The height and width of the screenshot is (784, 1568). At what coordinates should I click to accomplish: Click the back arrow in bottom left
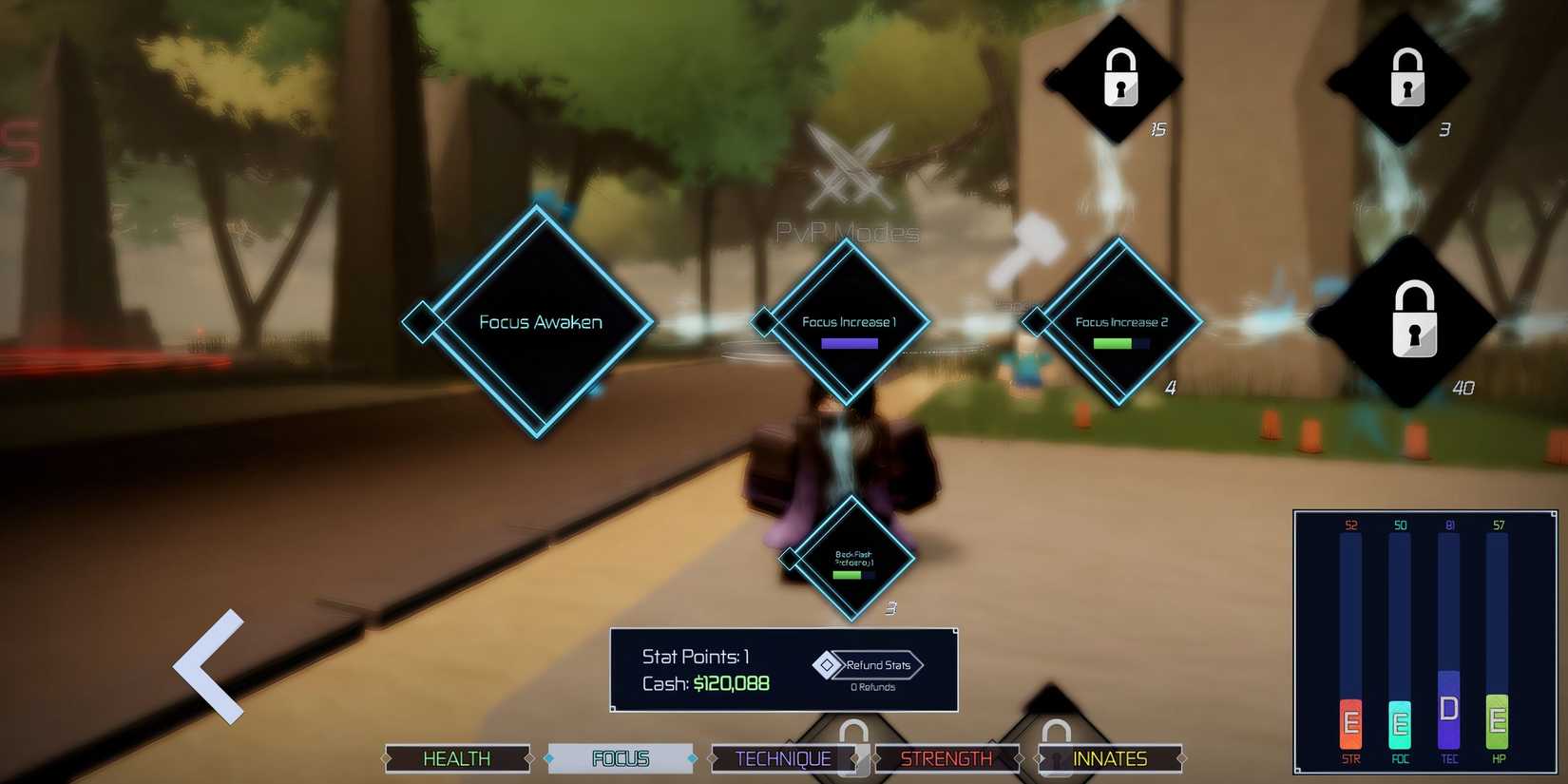pos(211,665)
